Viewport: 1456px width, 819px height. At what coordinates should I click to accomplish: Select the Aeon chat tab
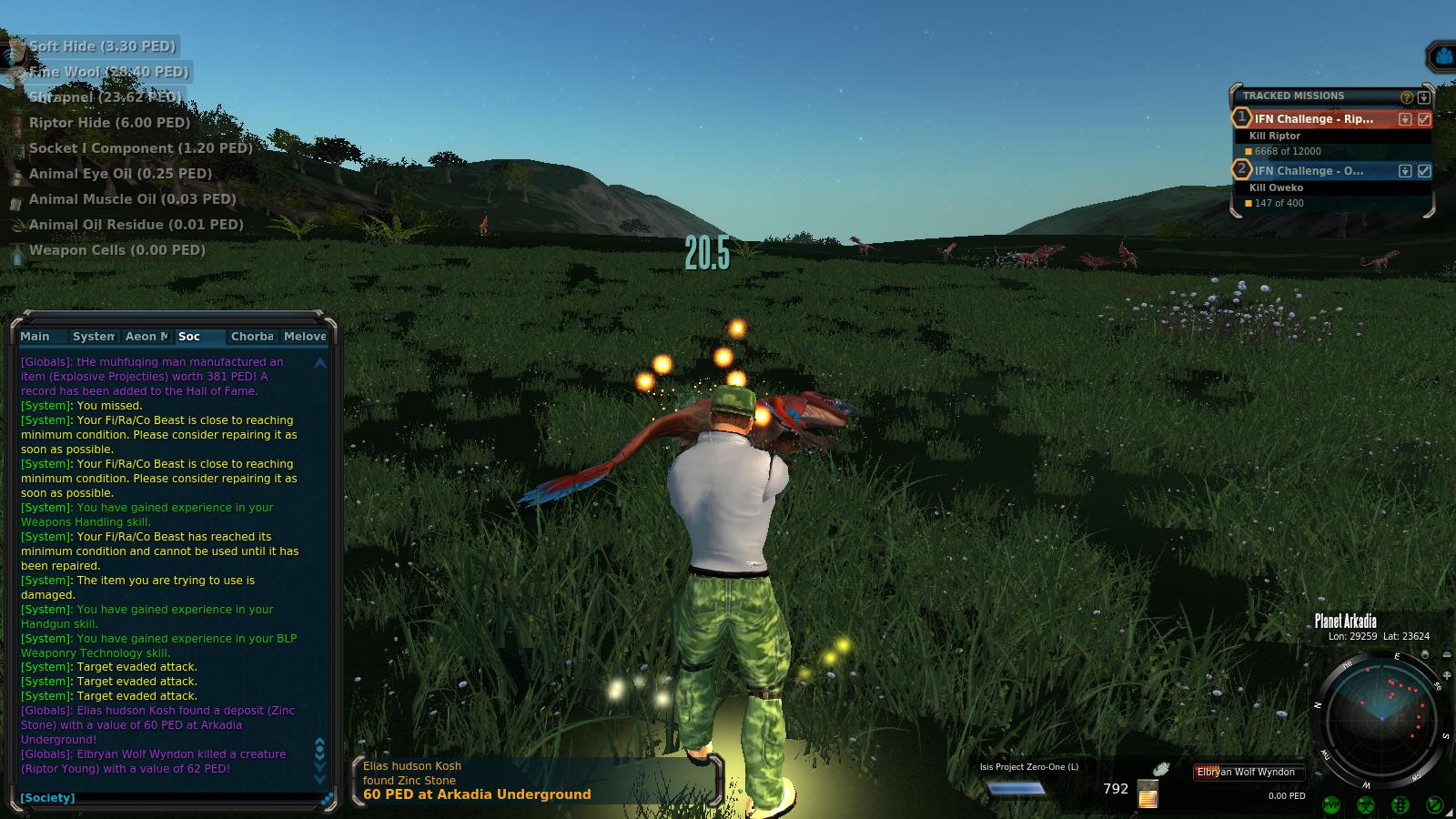pos(147,337)
